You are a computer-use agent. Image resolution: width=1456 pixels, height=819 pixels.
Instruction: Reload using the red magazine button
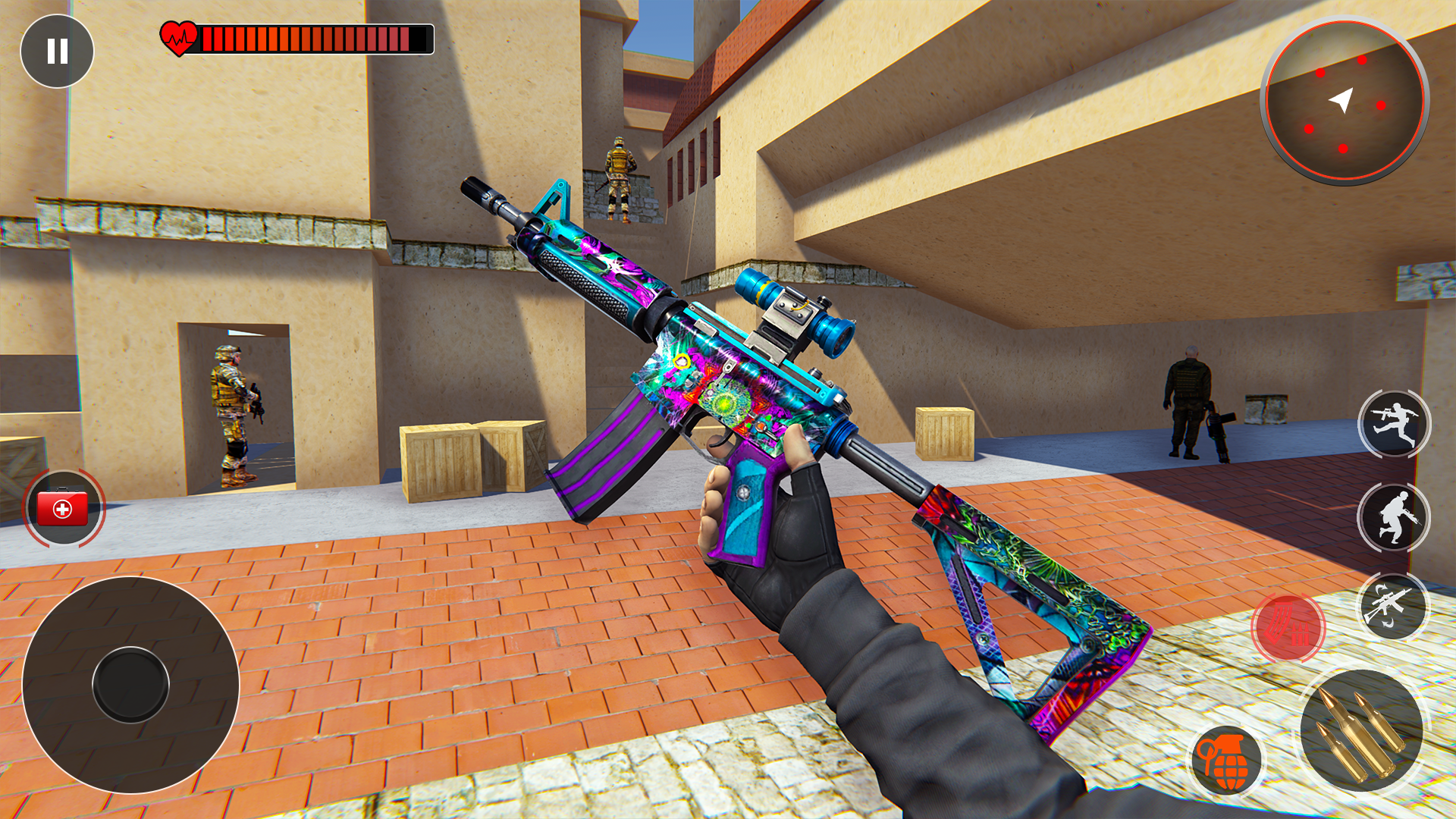tap(1288, 626)
